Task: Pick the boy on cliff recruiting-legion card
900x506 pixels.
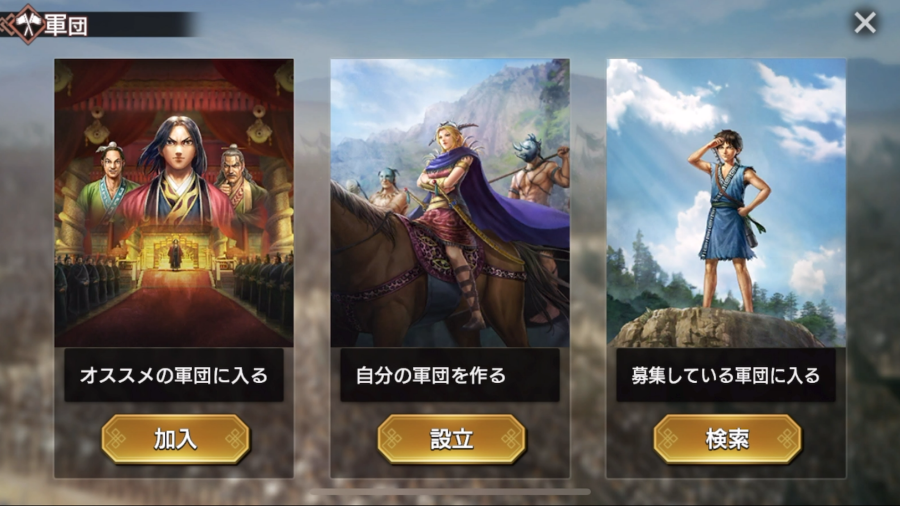Action: [726, 203]
